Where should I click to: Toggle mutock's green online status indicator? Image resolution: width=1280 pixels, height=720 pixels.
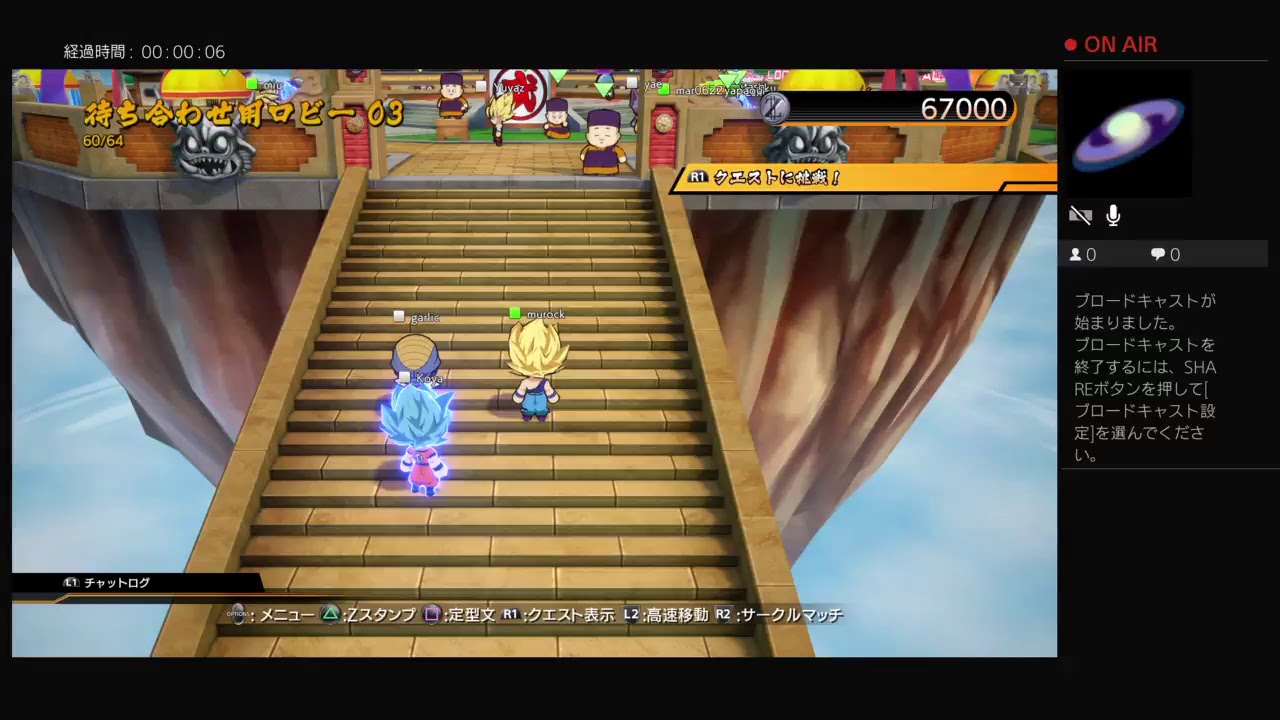tap(513, 312)
